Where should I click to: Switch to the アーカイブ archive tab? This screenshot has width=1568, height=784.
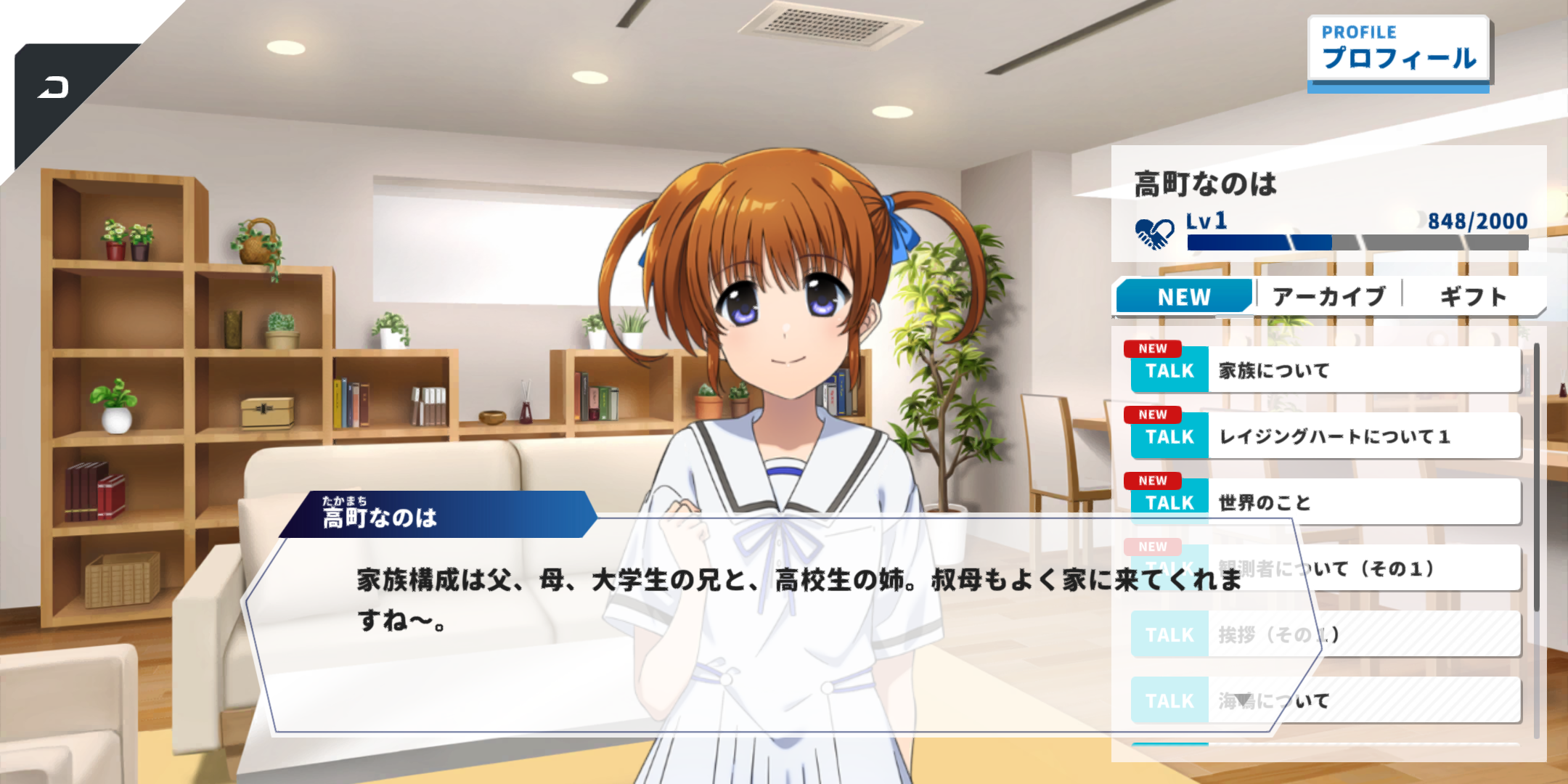coord(1328,297)
